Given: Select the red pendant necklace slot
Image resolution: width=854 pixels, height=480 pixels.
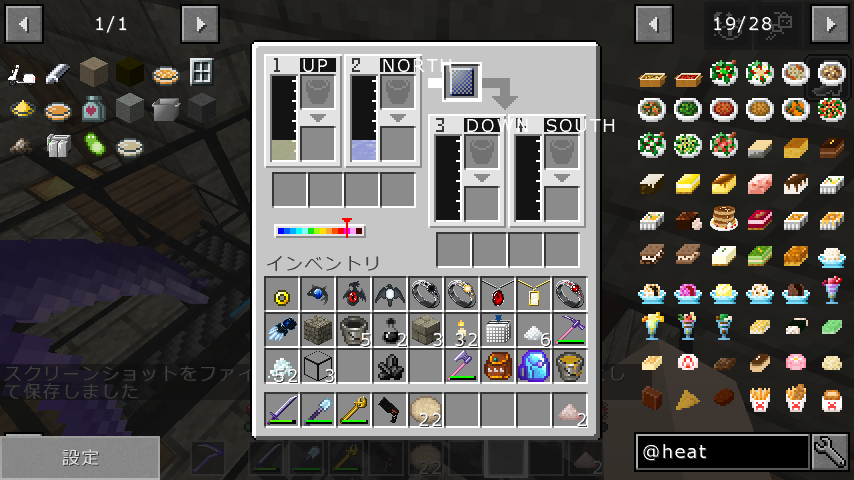Looking at the screenshot, I should [497, 294].
